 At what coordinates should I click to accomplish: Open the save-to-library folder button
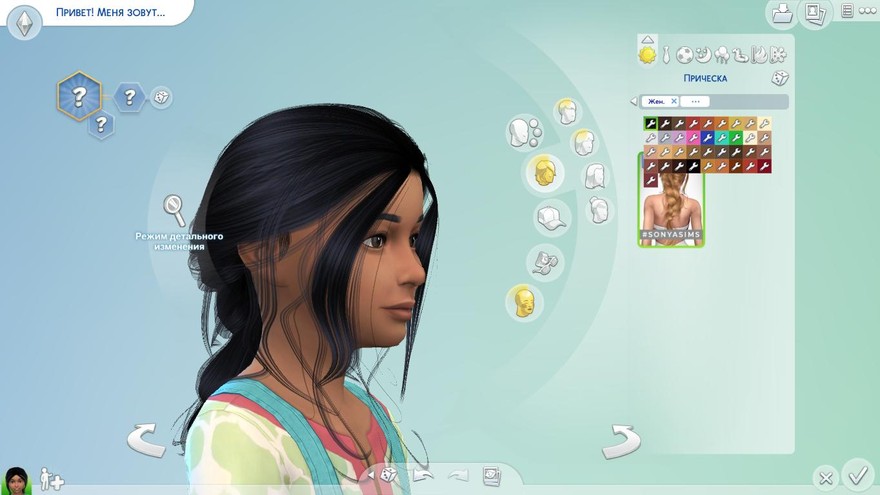point(781,14)
